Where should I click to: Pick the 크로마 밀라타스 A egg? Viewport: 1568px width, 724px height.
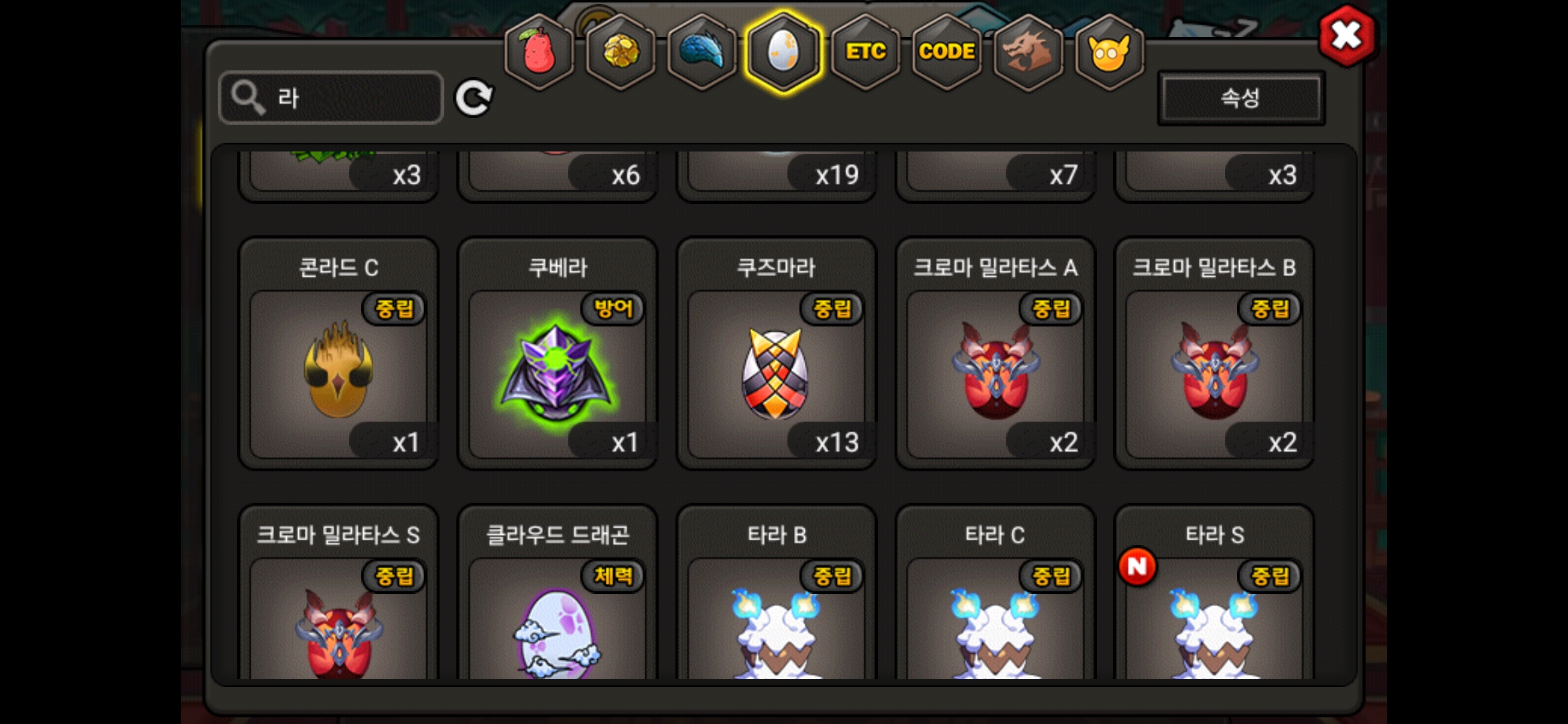995,373
